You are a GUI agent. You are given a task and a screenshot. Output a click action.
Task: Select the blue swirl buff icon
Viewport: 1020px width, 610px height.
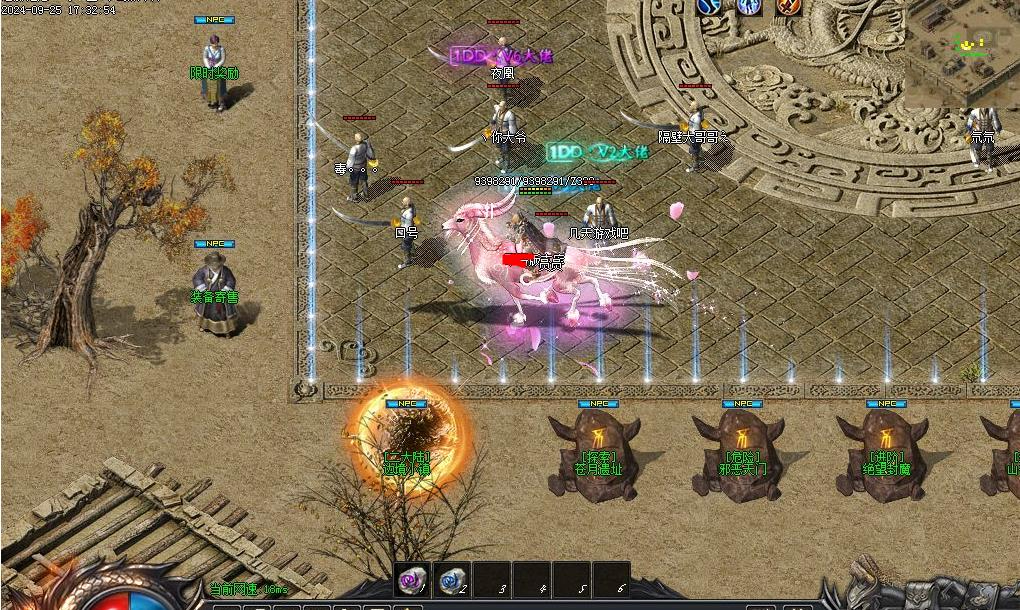[x=709, y=7]
